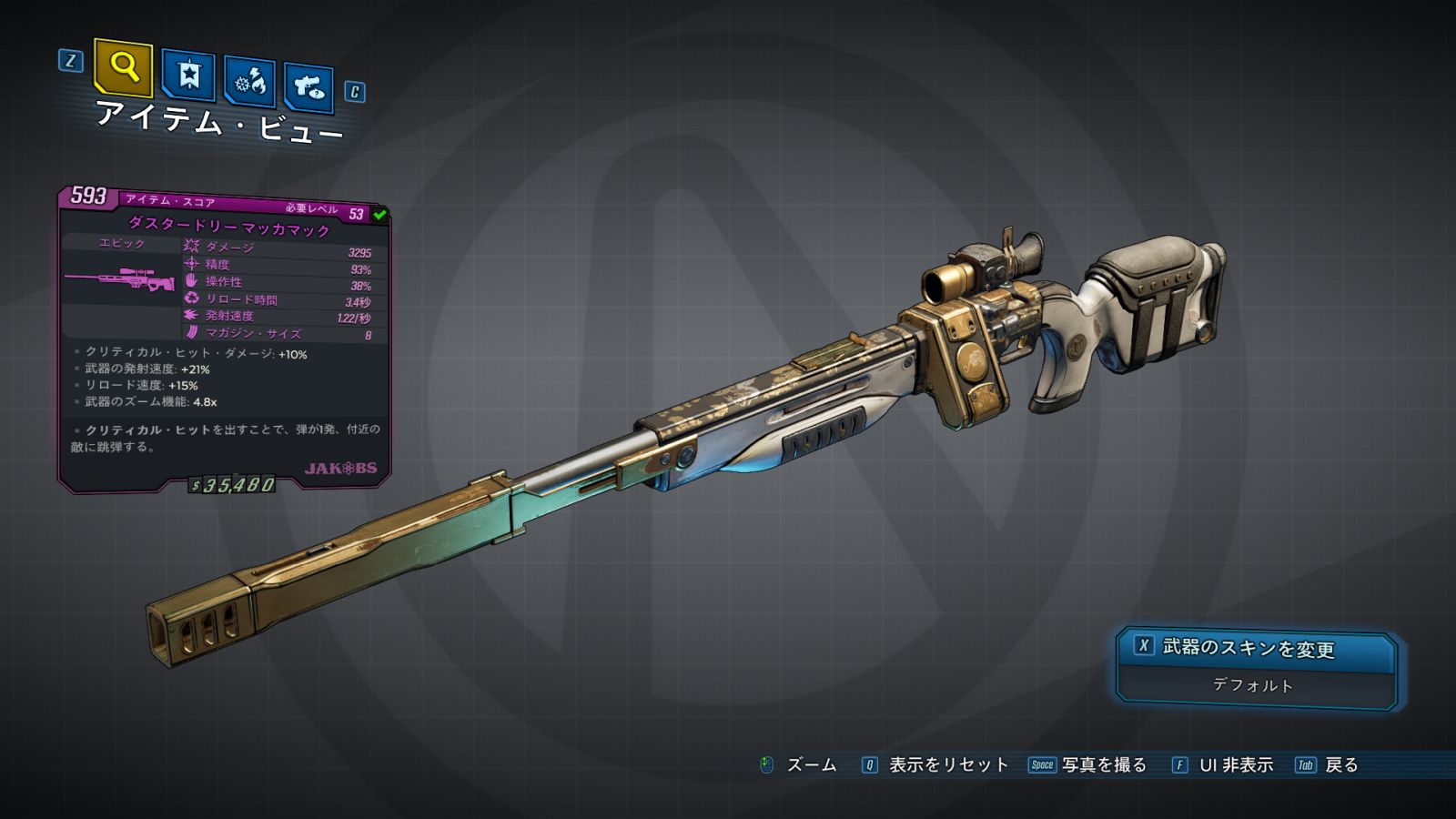Select the magnifying glass Item View tab
1456x819 pixels.
tap(123, 67)
